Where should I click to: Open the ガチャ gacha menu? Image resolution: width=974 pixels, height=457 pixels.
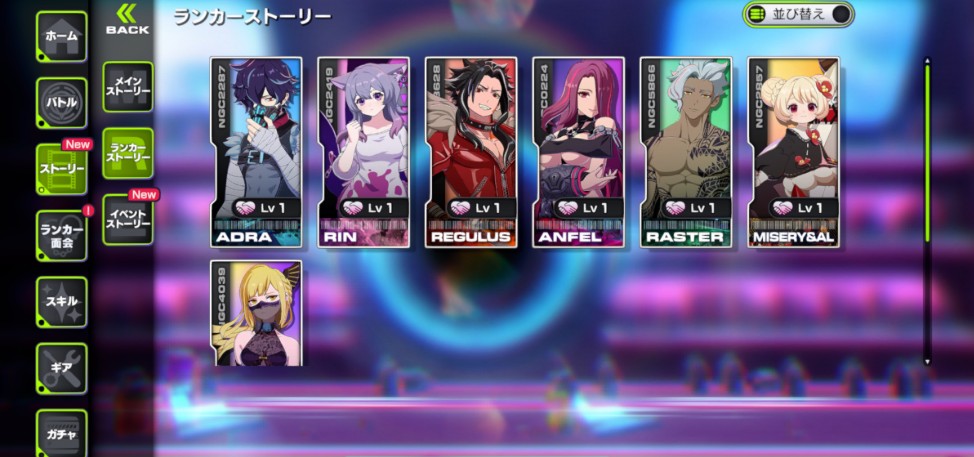(x=62, y=433)
